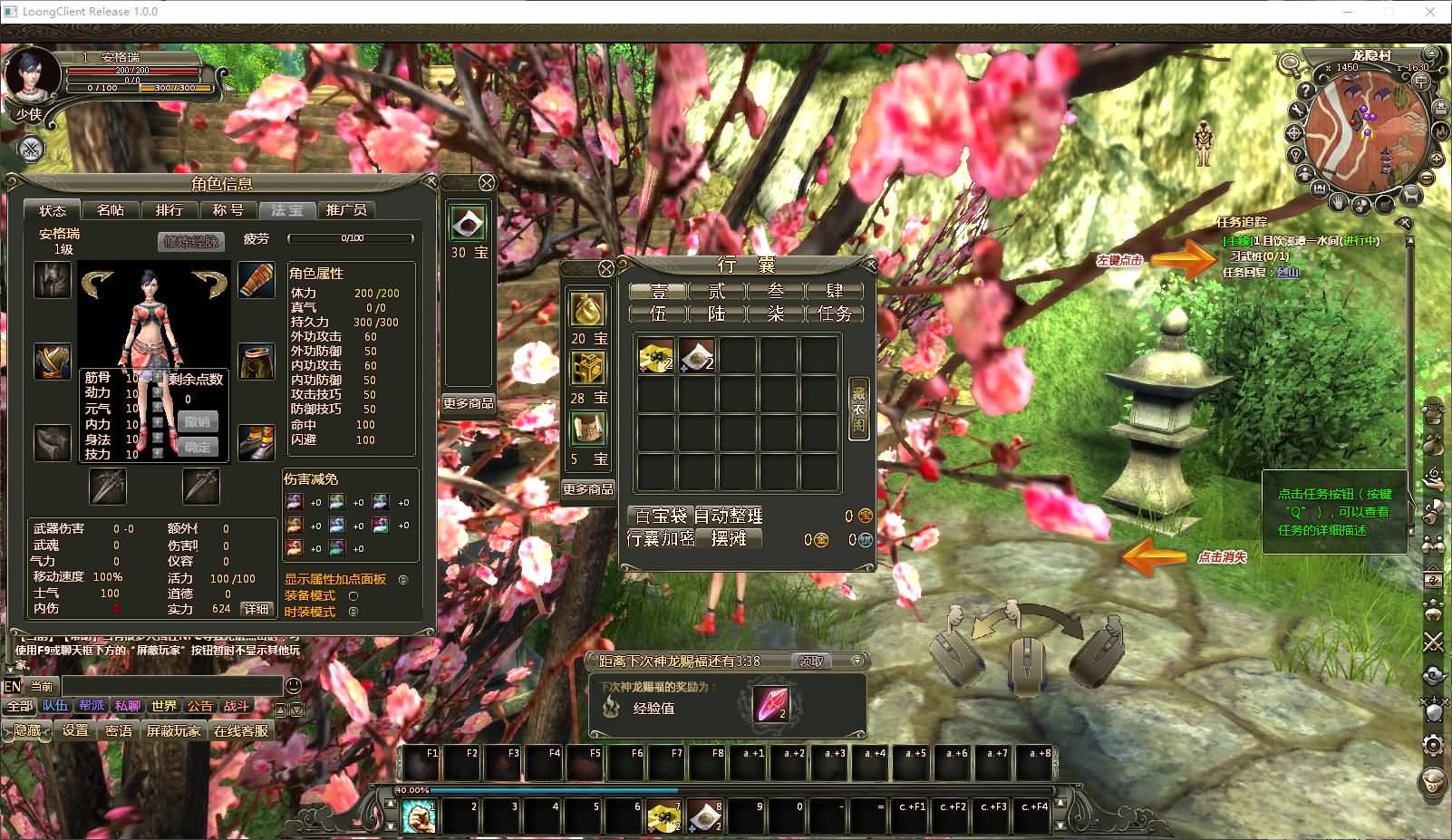This screenshot has width=1452, height=840.
Task: Claim the 神龙赐福 reward with 领取
Action: 811,661
